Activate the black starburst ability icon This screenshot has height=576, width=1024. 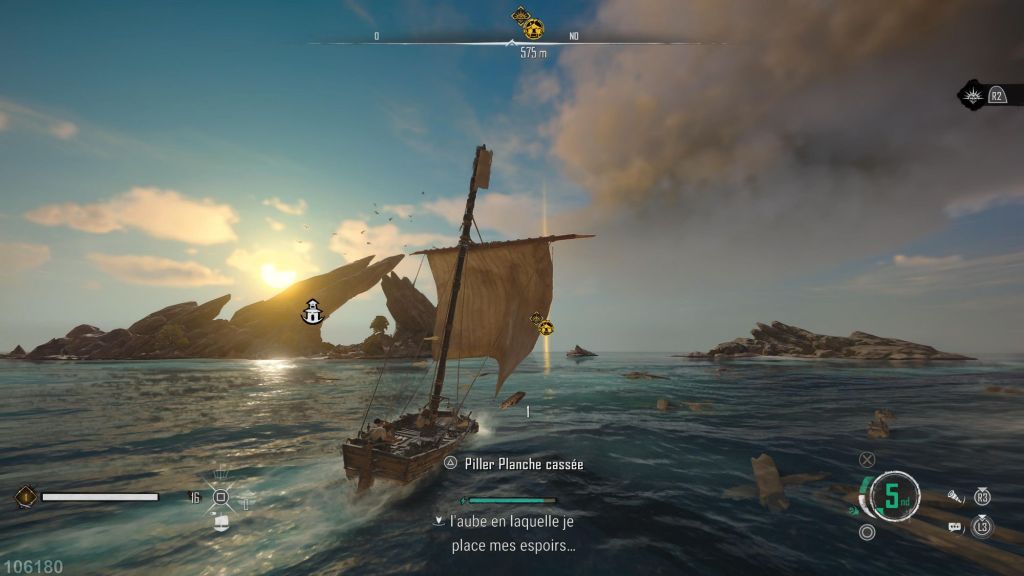(972, 95)
